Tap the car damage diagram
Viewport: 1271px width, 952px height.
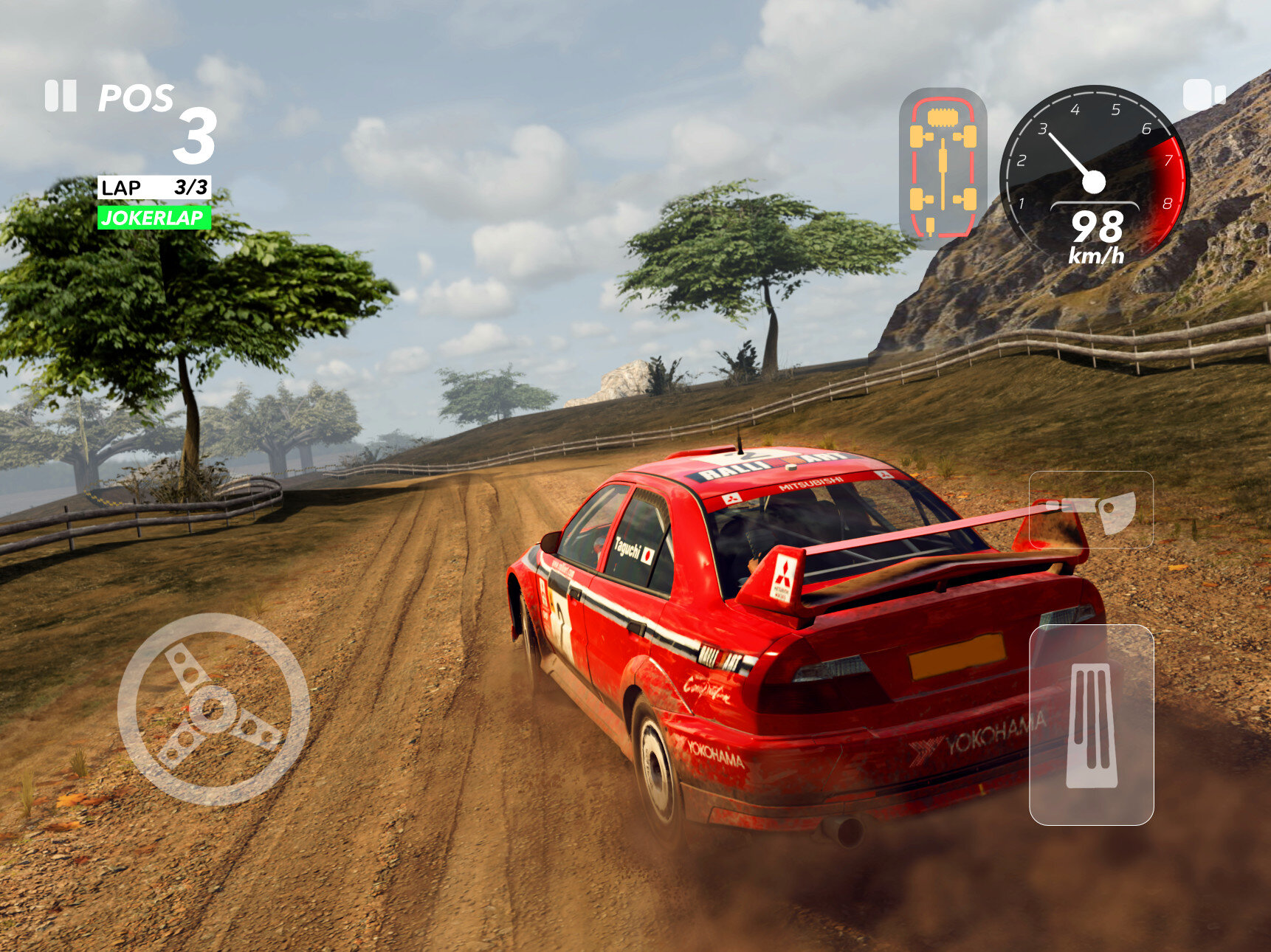(943, 169)
